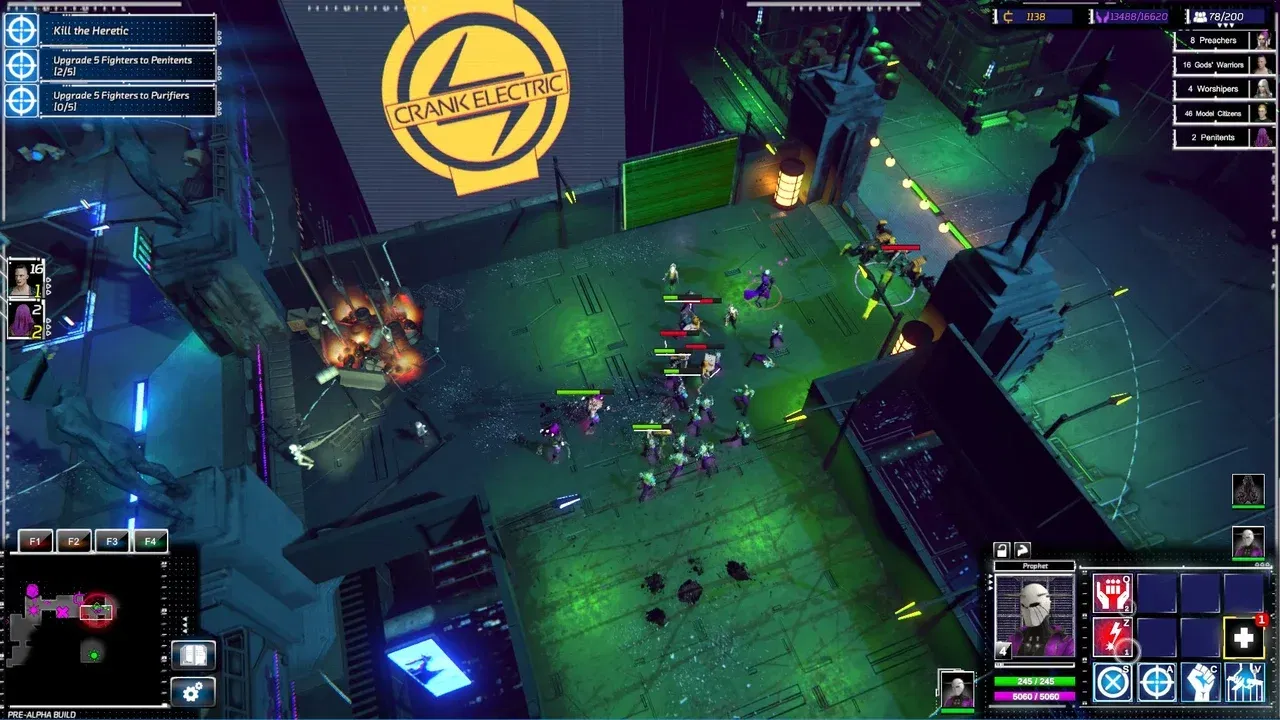Toggle the horn alert next to the padlock
Image resolution: width=1280 pixels, height=720 pixels.
1022,550
